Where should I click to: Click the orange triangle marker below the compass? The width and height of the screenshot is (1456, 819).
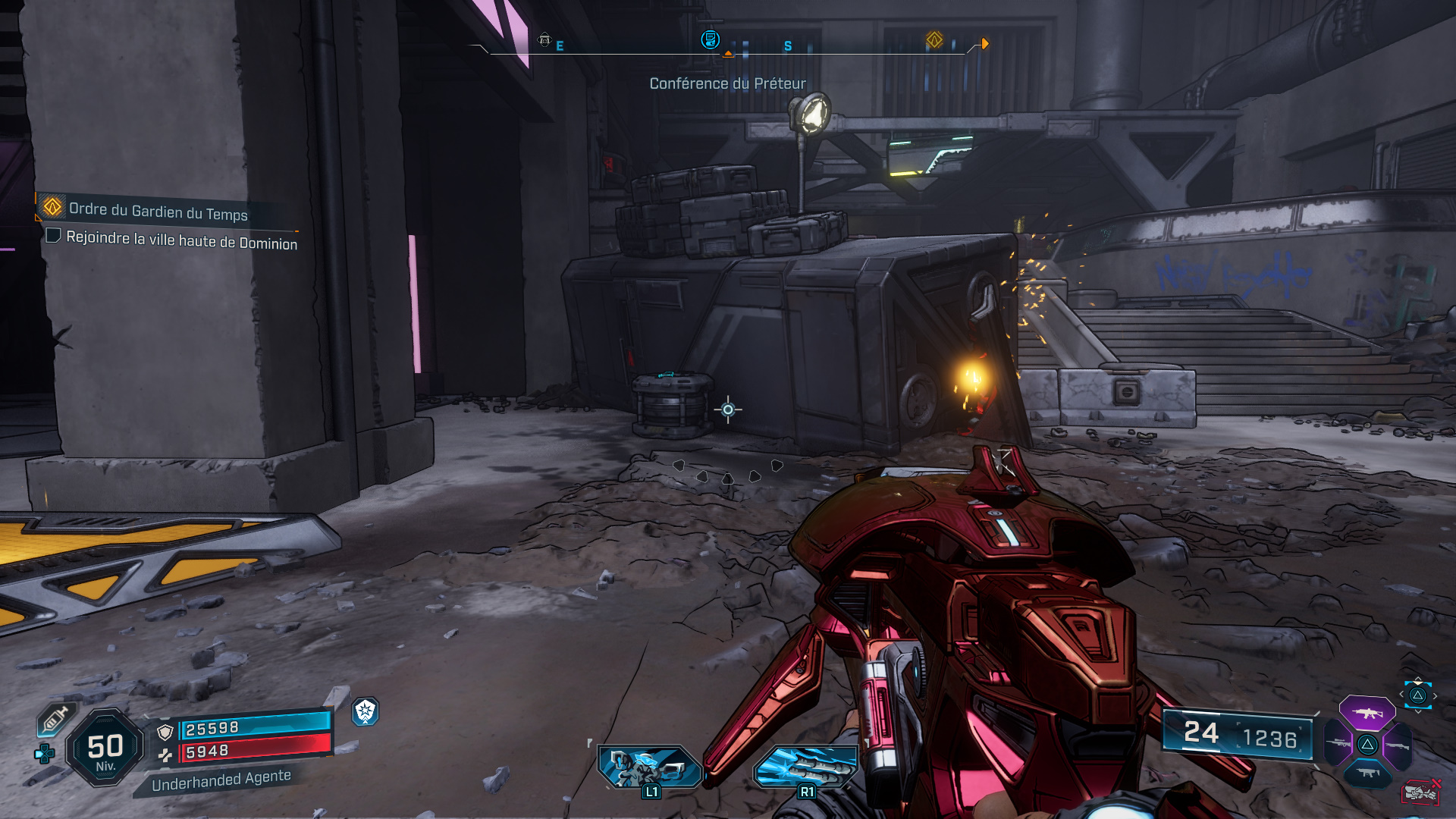coord(728,53)
